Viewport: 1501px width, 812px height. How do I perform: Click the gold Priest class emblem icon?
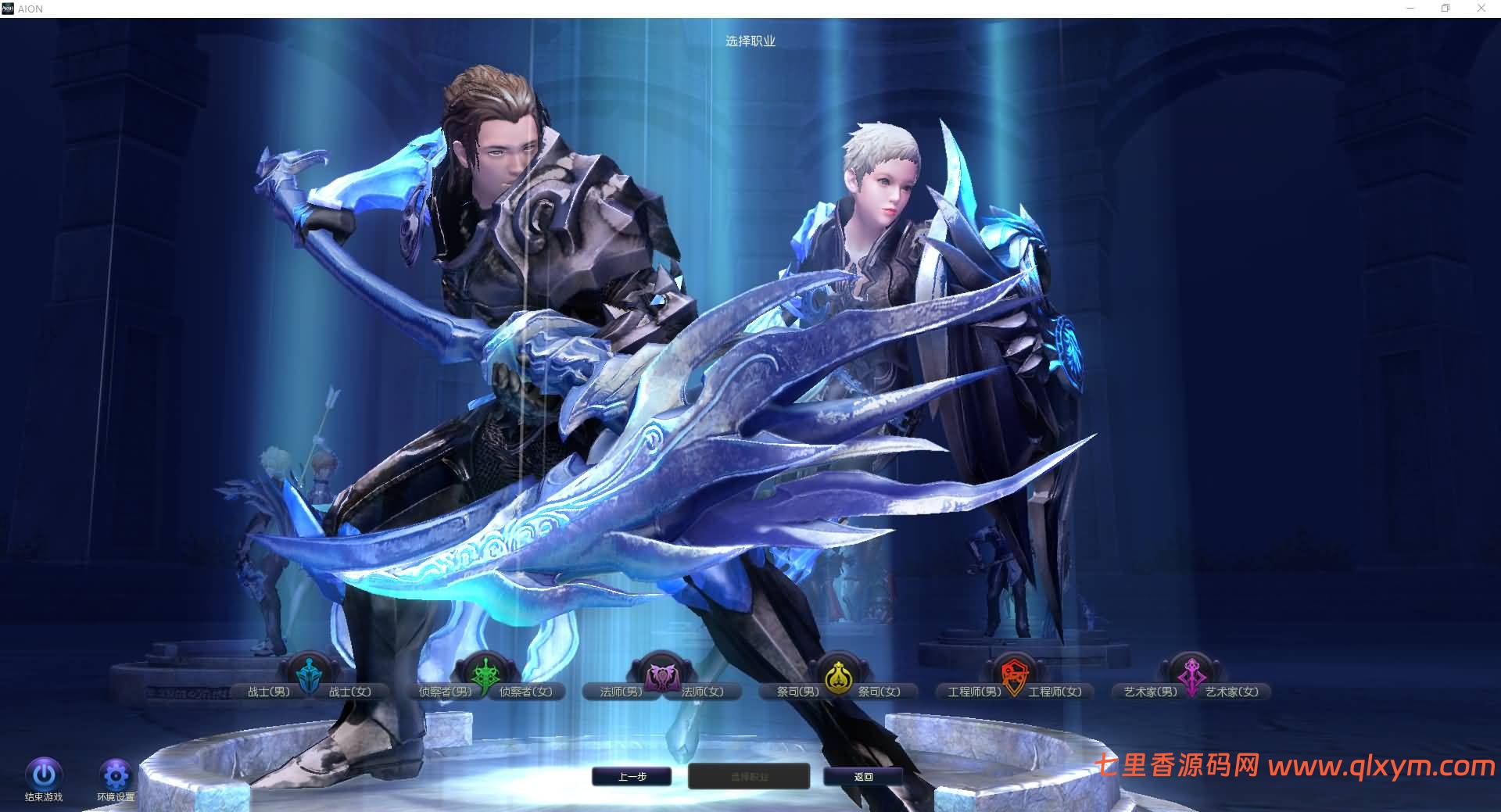tap(839, 677)
